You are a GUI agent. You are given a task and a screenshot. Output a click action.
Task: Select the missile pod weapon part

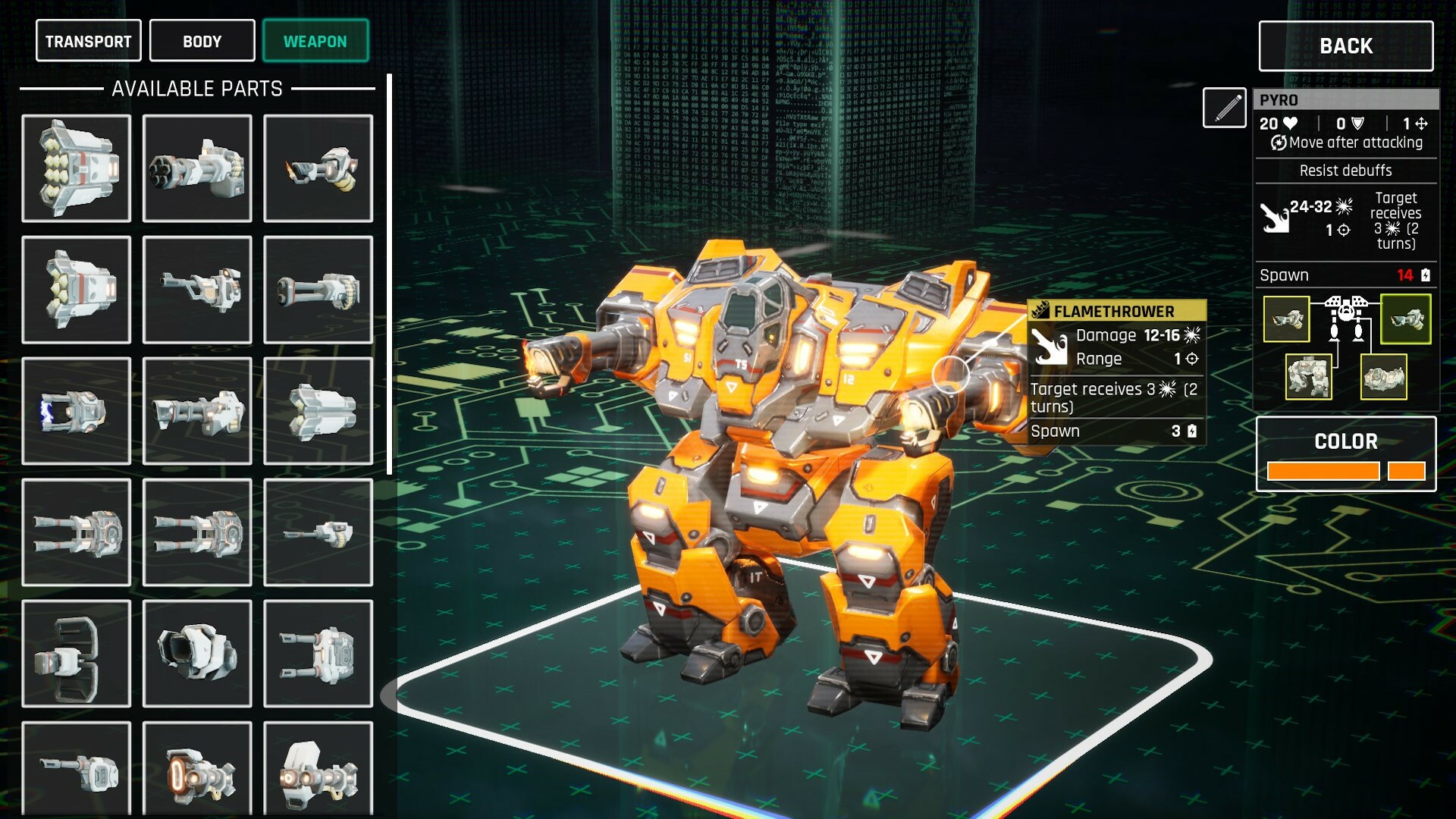click(x=76, y=167)
